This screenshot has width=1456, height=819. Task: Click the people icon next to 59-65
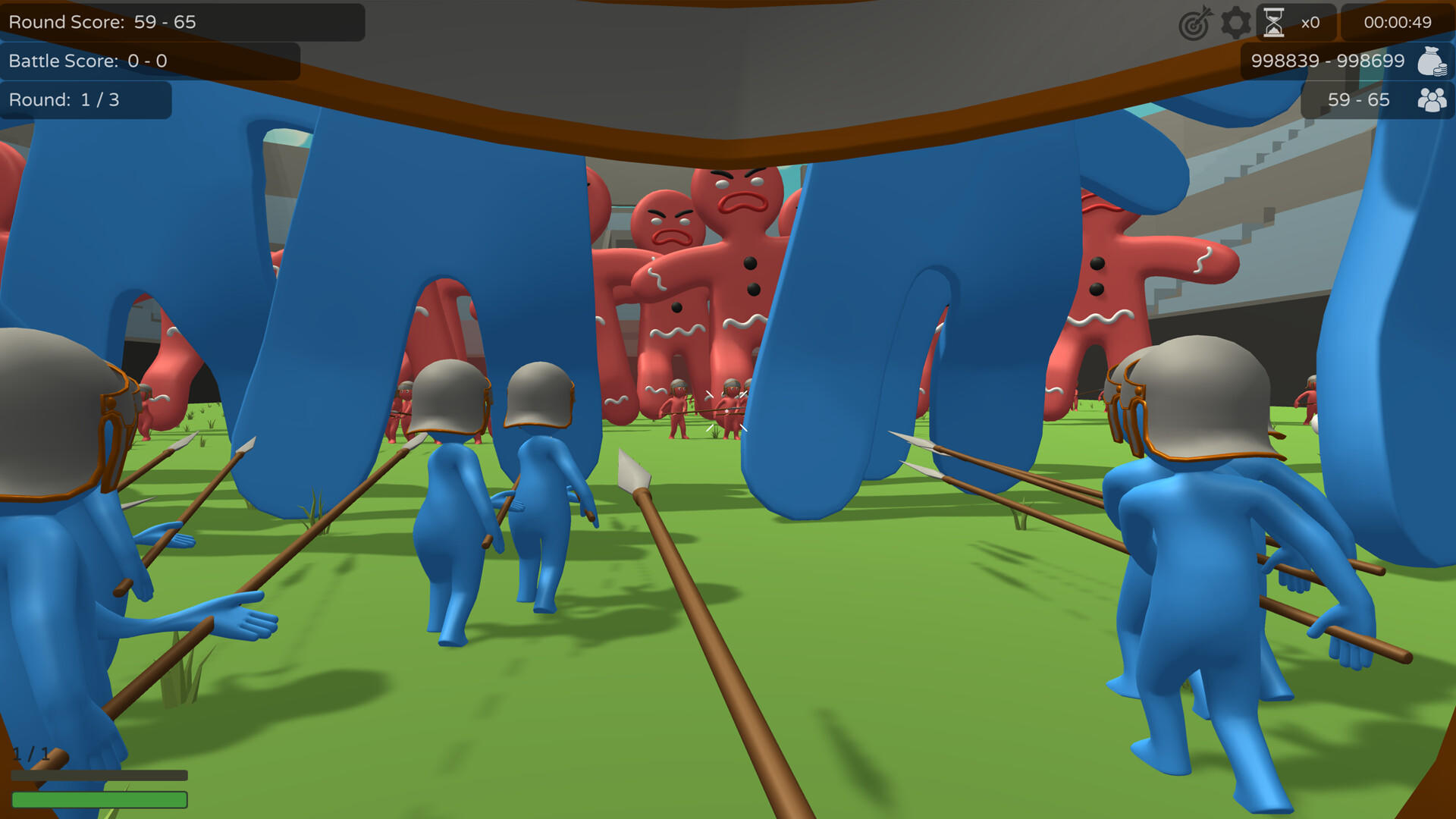tap(1432, 99)
